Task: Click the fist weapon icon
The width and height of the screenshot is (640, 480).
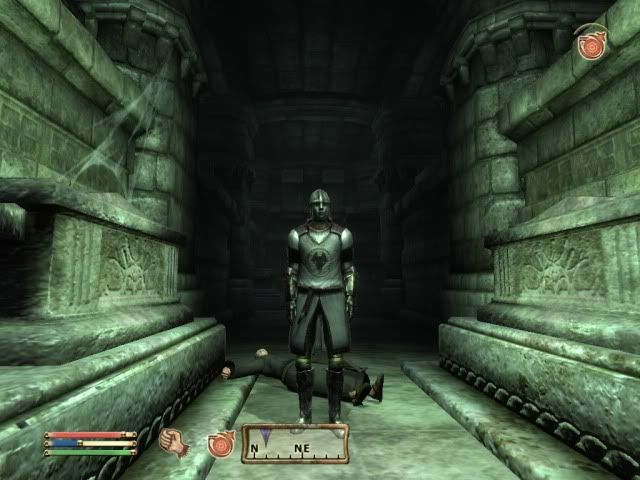Action: (172, 440)
